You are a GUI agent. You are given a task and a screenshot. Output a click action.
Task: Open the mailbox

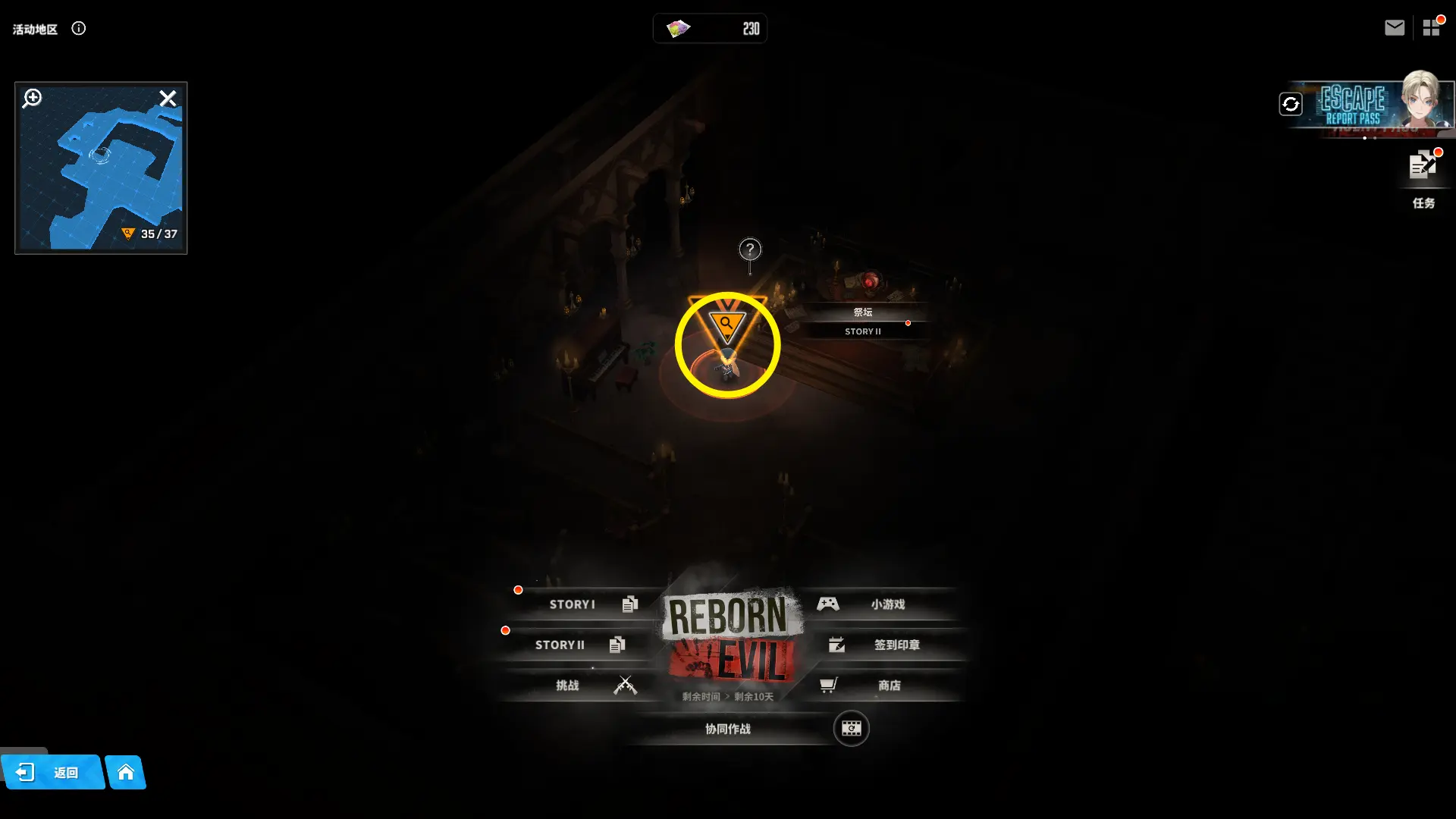pyautogui.click(x=1394, y=28)
